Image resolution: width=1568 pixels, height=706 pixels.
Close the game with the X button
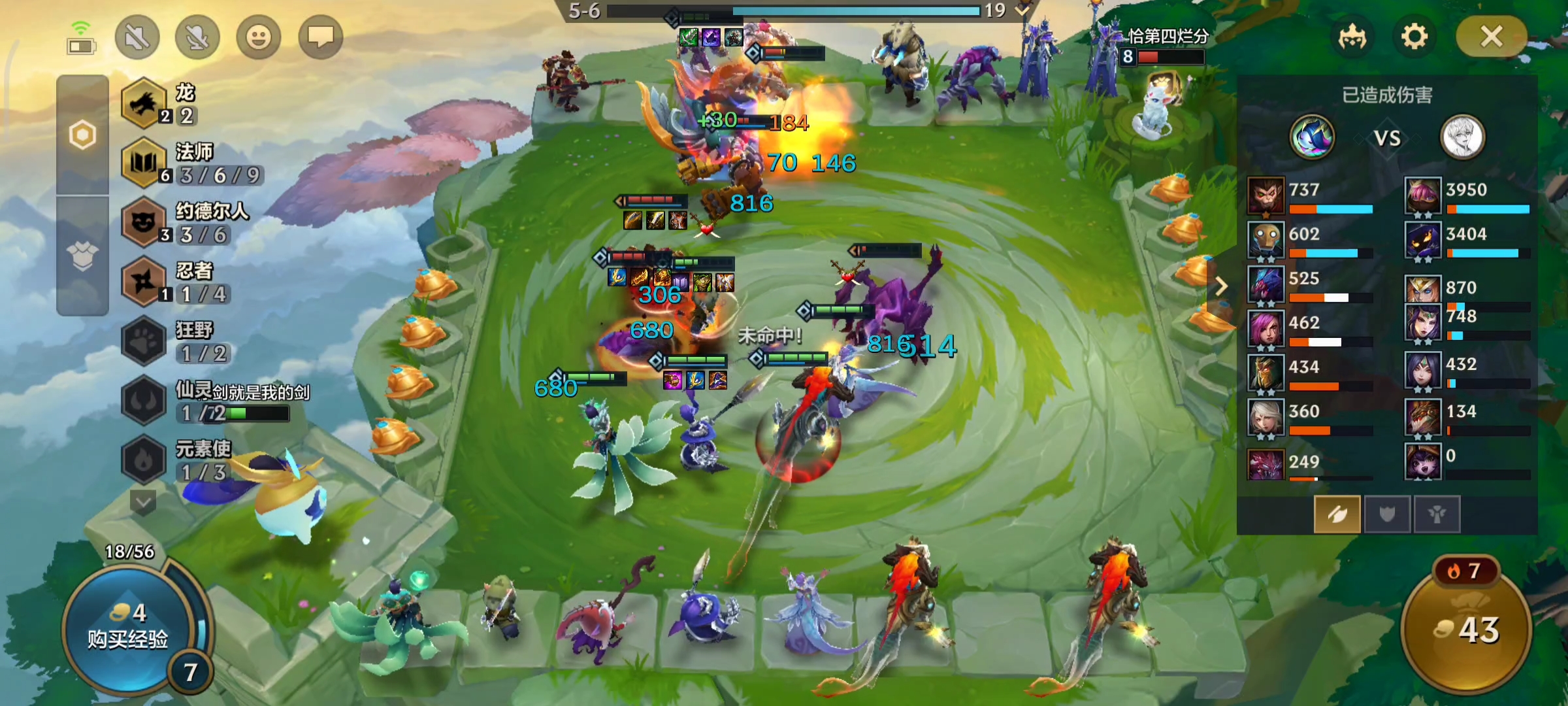(1491, 37)
